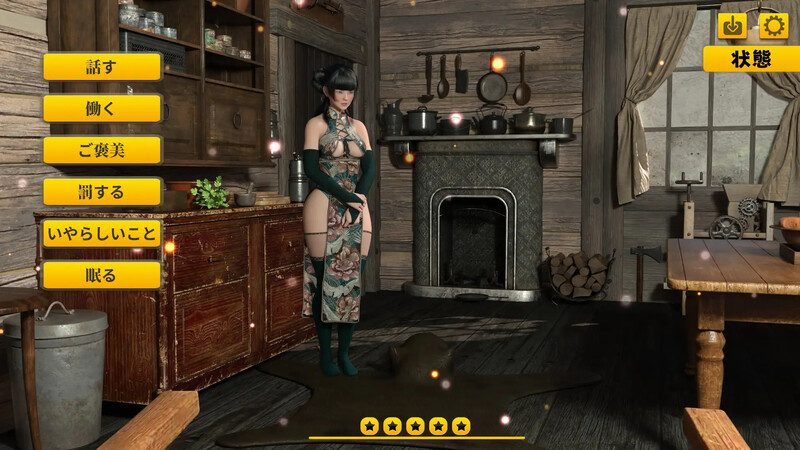
Task: Click the save download-arrow icon
Action: [x=733, y=26]
